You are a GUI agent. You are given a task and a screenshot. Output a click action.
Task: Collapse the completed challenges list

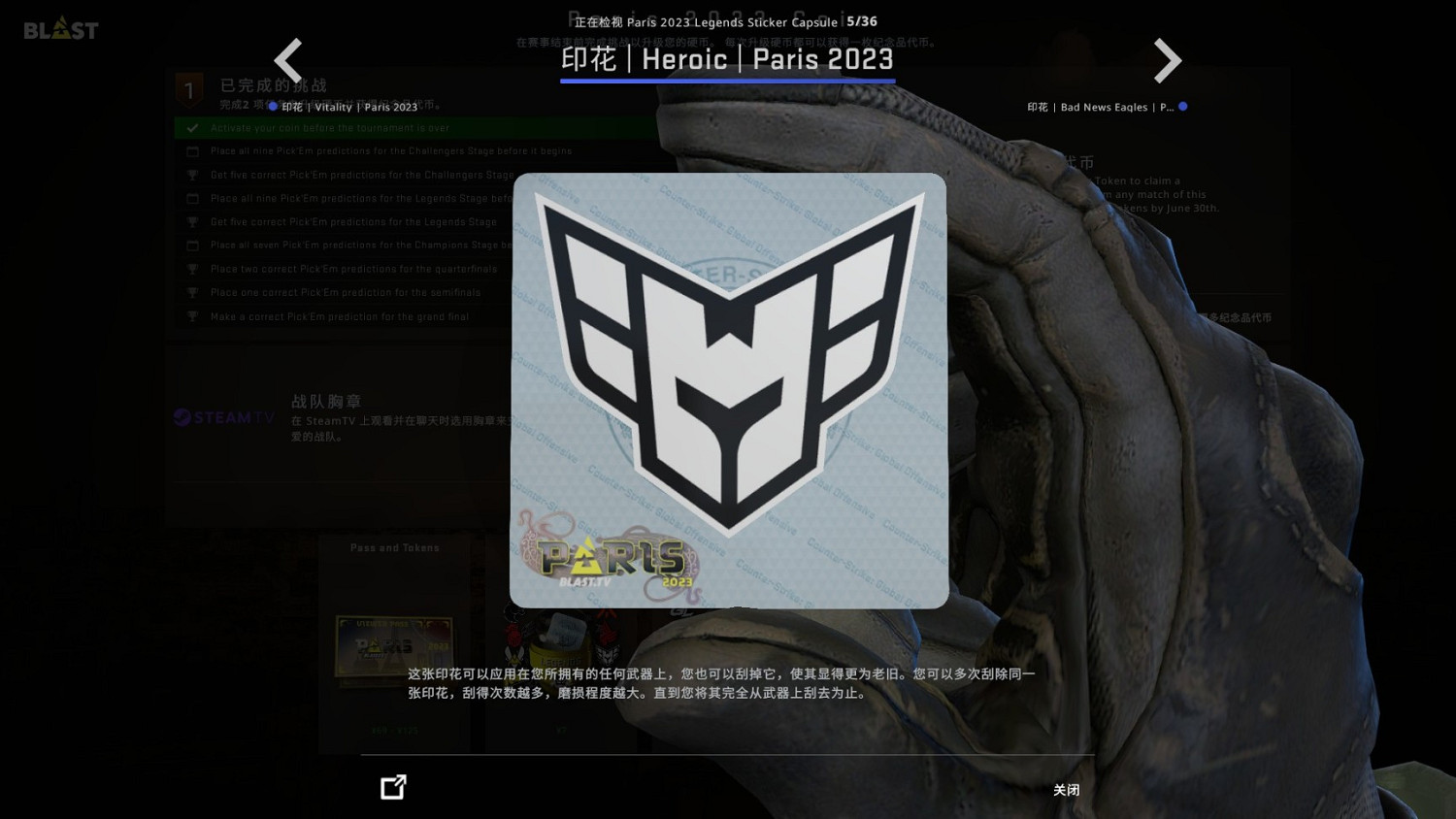tap(272, 85)
